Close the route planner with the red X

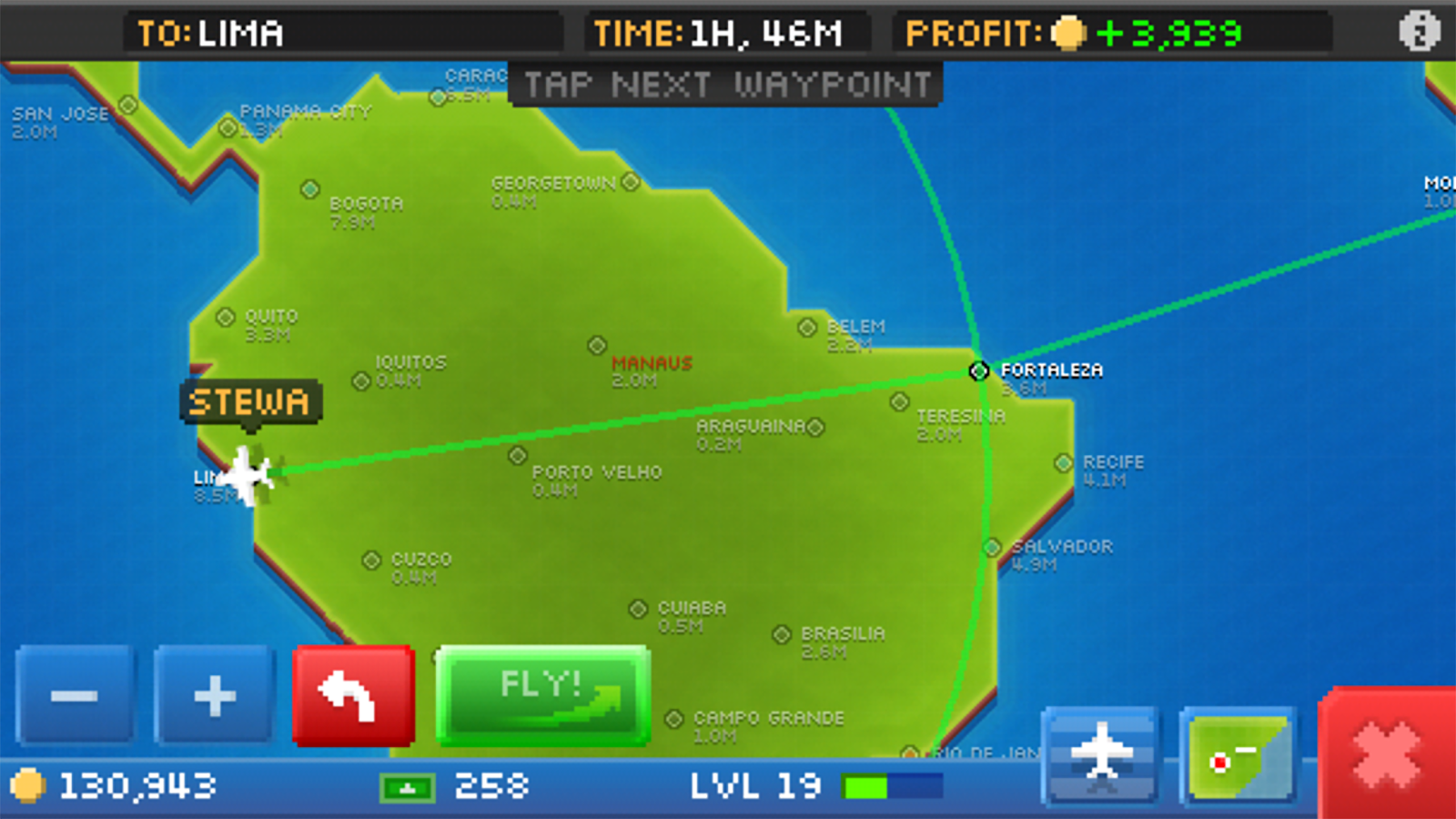pyautogui.click(x=1386, y=755)
